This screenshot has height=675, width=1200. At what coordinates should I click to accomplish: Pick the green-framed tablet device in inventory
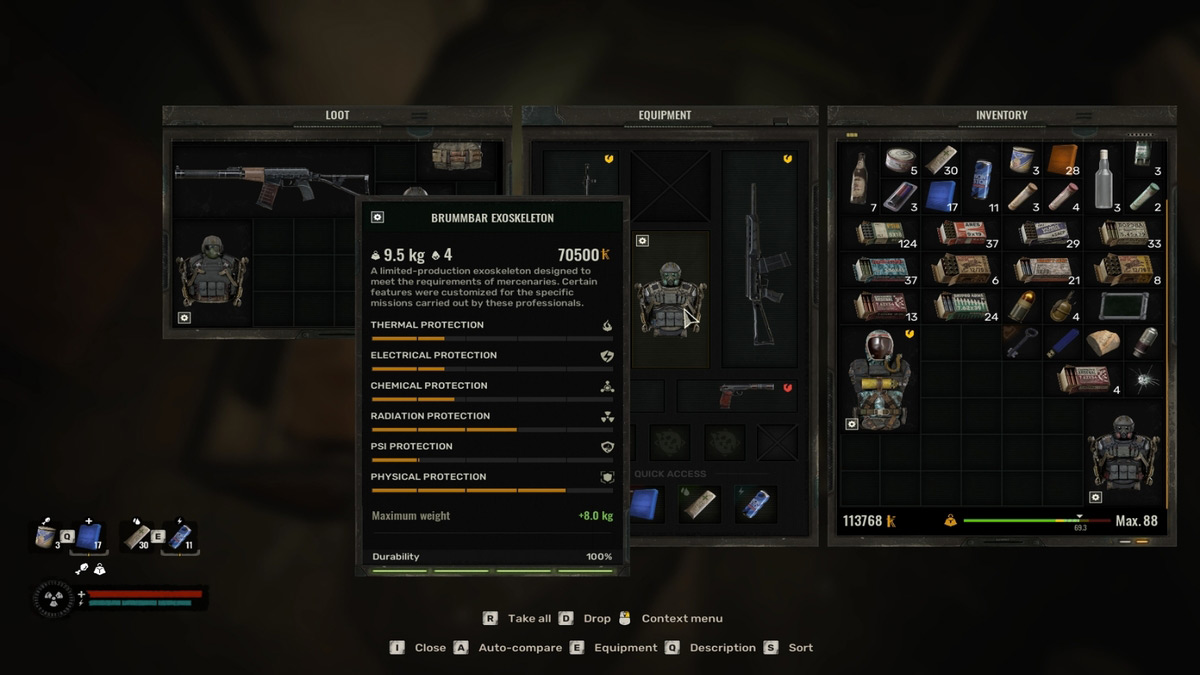1122,305
